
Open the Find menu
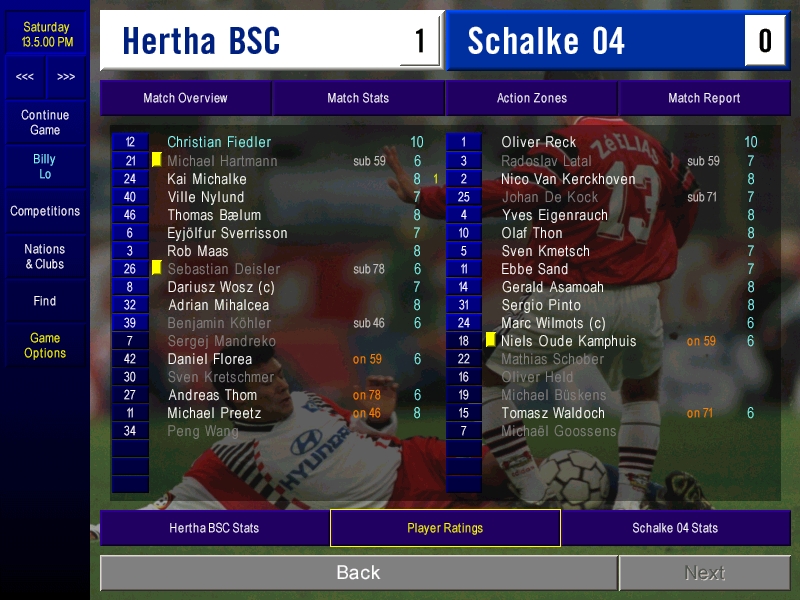coord(45,301)
